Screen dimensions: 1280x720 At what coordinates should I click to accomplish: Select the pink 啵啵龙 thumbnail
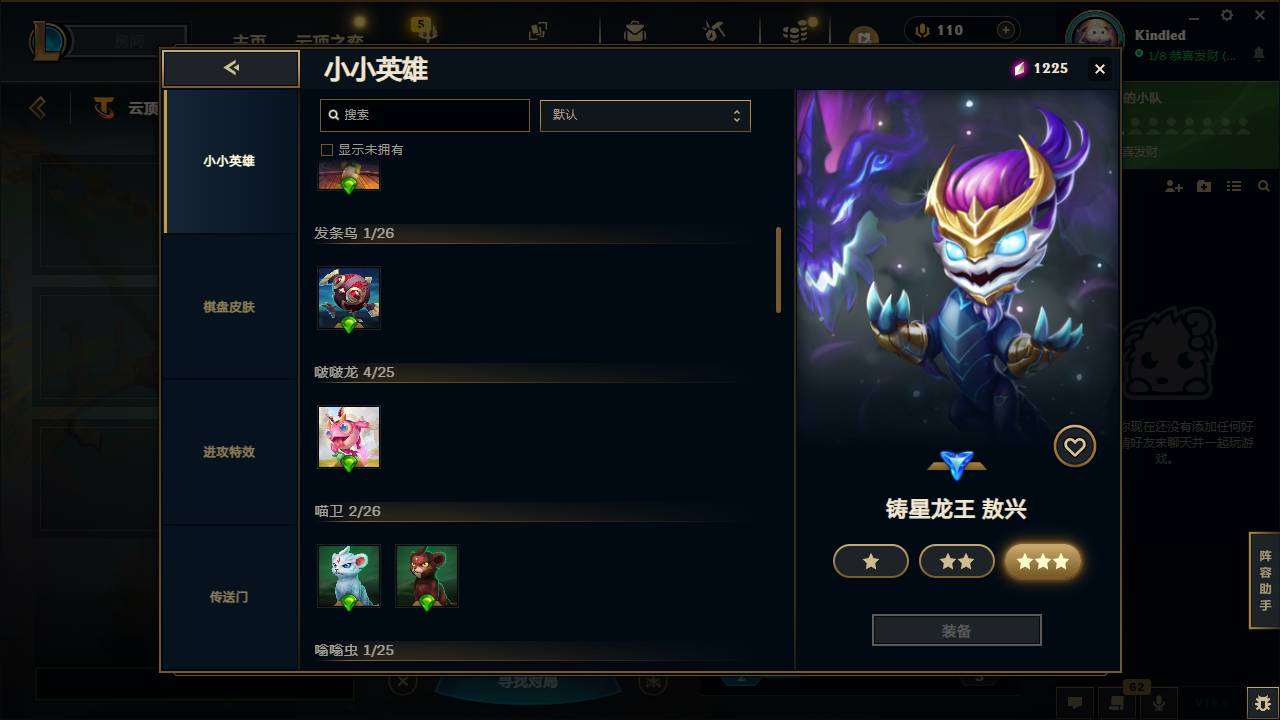tap(348, 436)
